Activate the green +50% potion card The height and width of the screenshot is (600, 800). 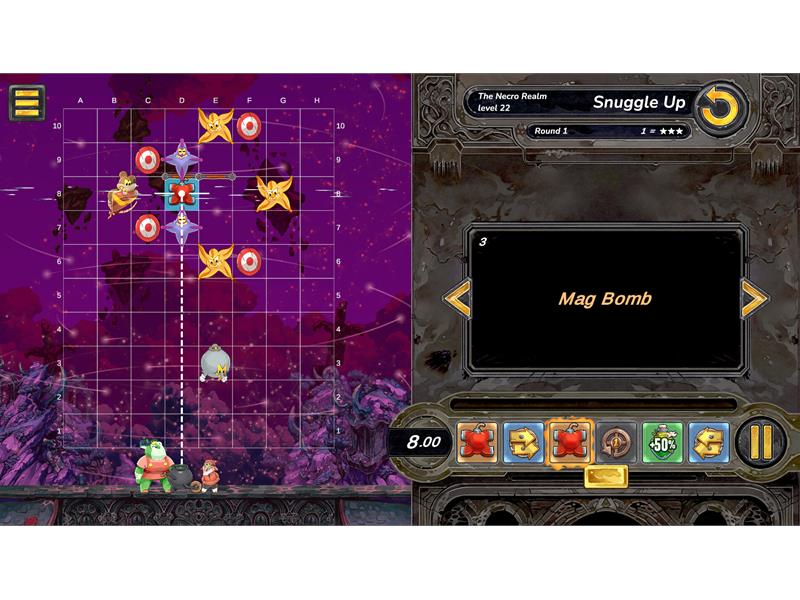point(662,441)
